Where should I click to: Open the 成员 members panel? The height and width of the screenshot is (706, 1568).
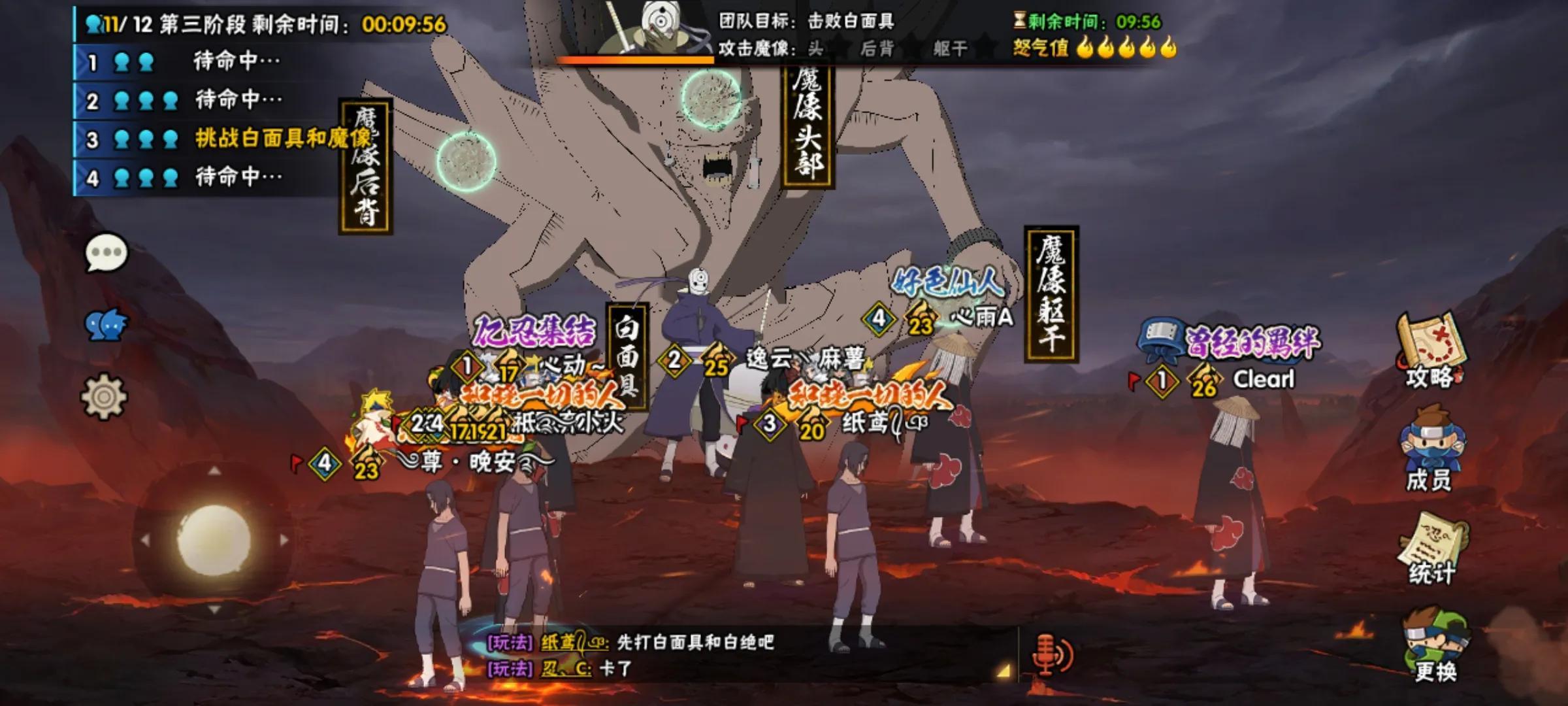click(1430, 448)
